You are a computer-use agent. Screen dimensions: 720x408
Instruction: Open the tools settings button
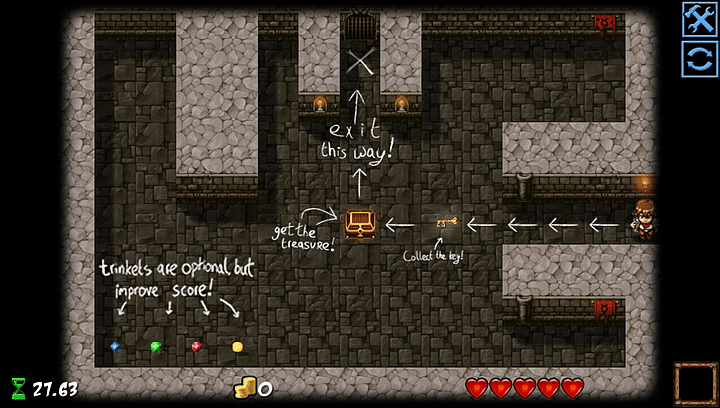pos(698,19)
